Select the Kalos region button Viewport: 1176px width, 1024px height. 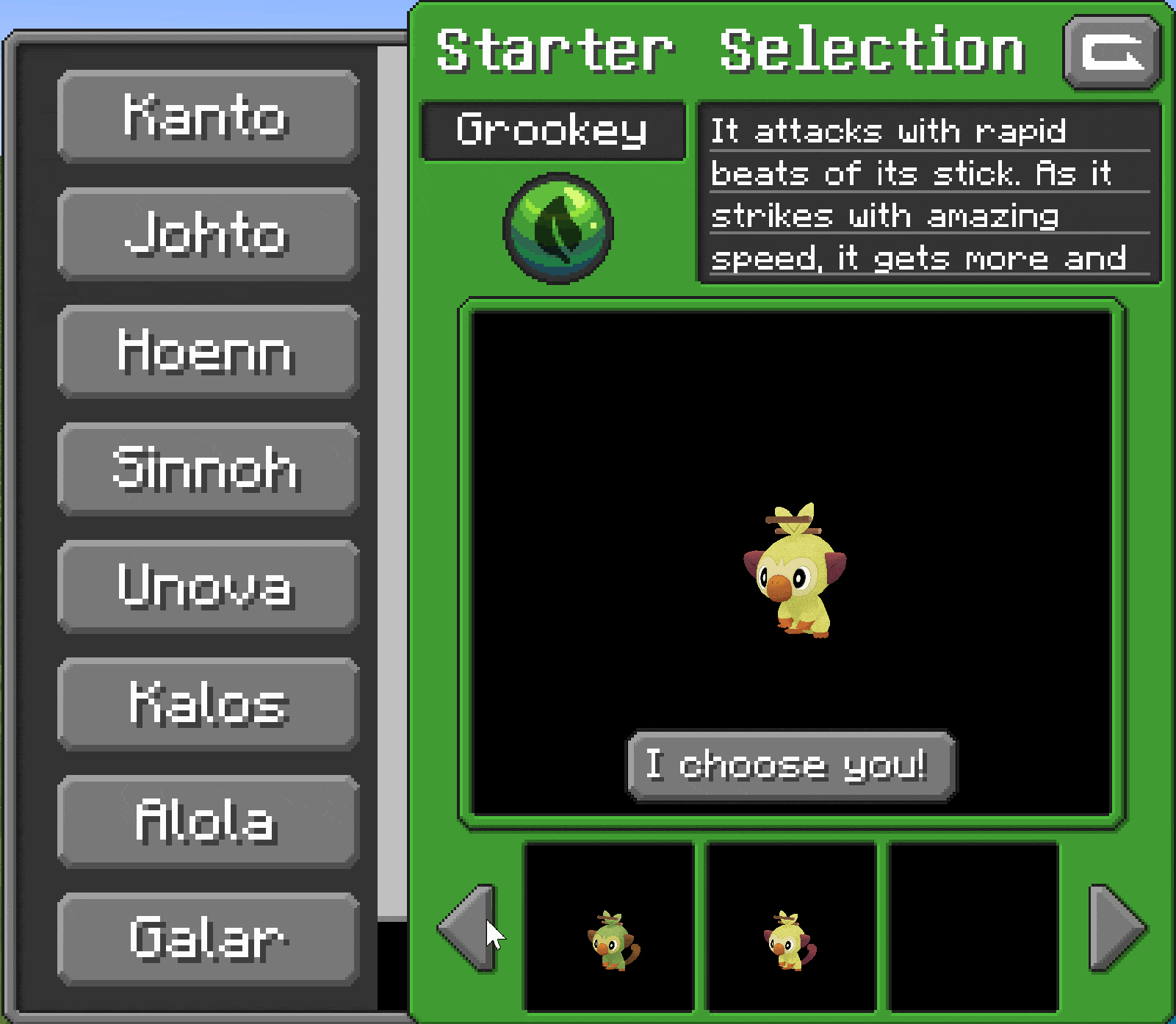click(208, 704)
